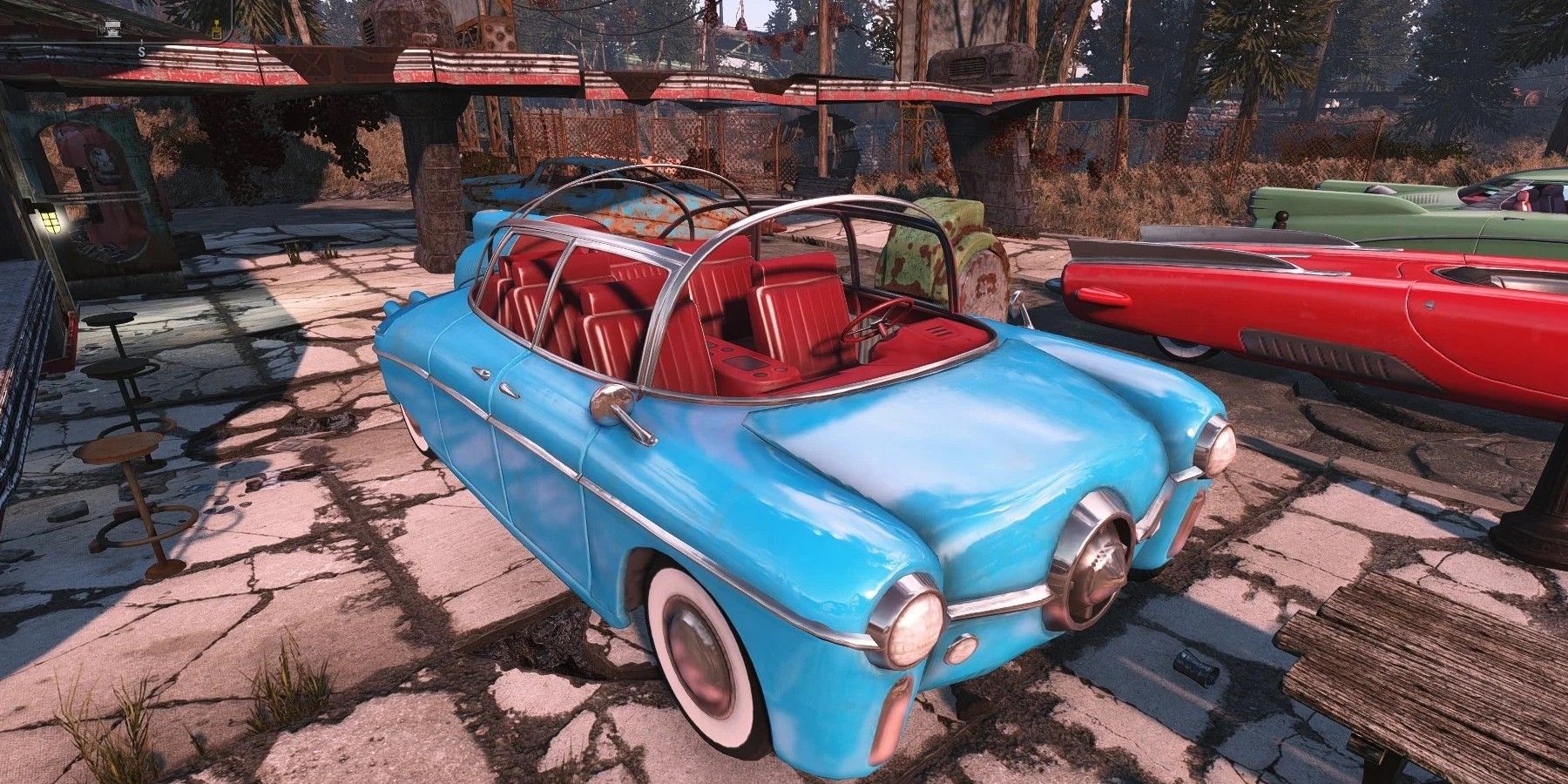Click the white location marker on the compass
Screen dimensions: 1568x784
[112, 29]
